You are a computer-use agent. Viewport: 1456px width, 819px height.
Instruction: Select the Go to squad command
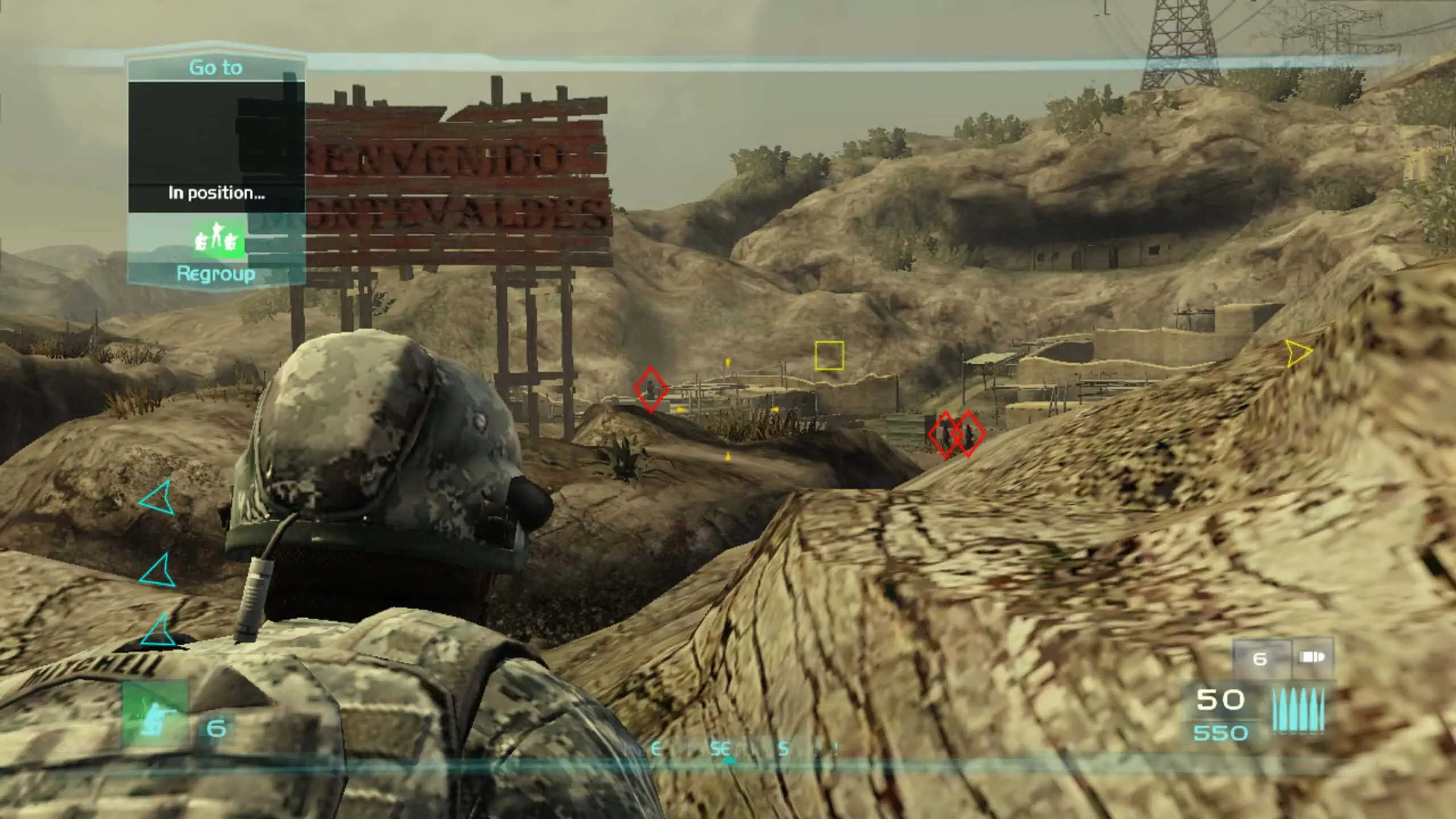pos(216,68)
